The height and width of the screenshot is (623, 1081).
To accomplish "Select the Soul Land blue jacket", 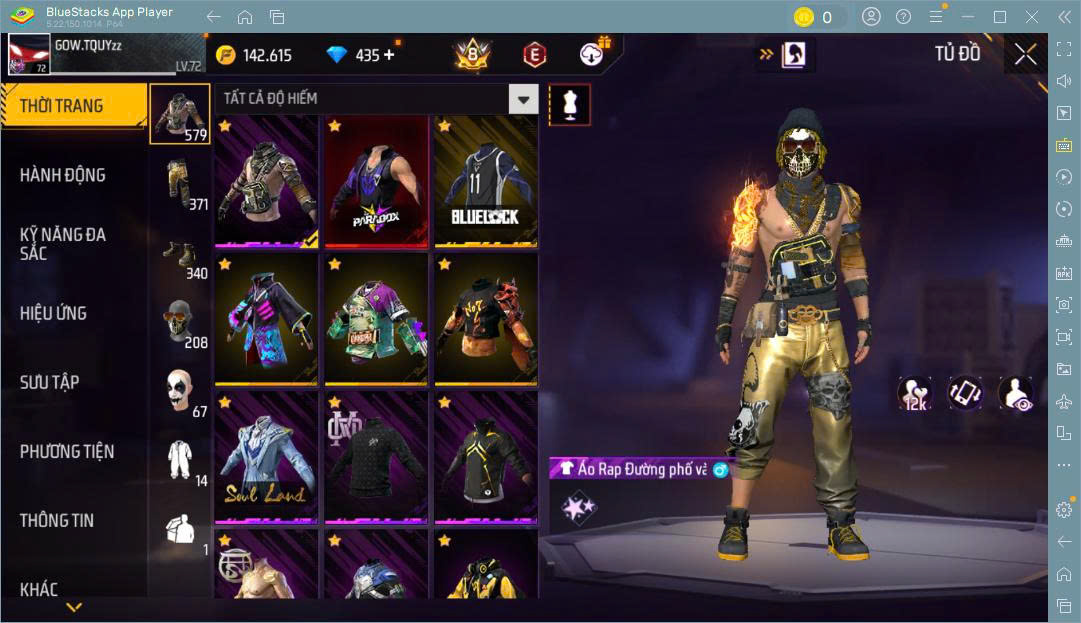I will 266,457.
